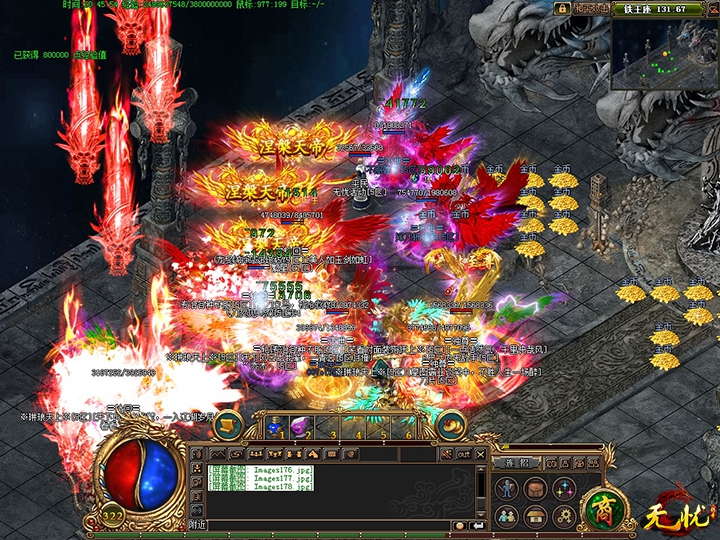Use the blue potion in hotbar slot 1

(x=274, y=427)
